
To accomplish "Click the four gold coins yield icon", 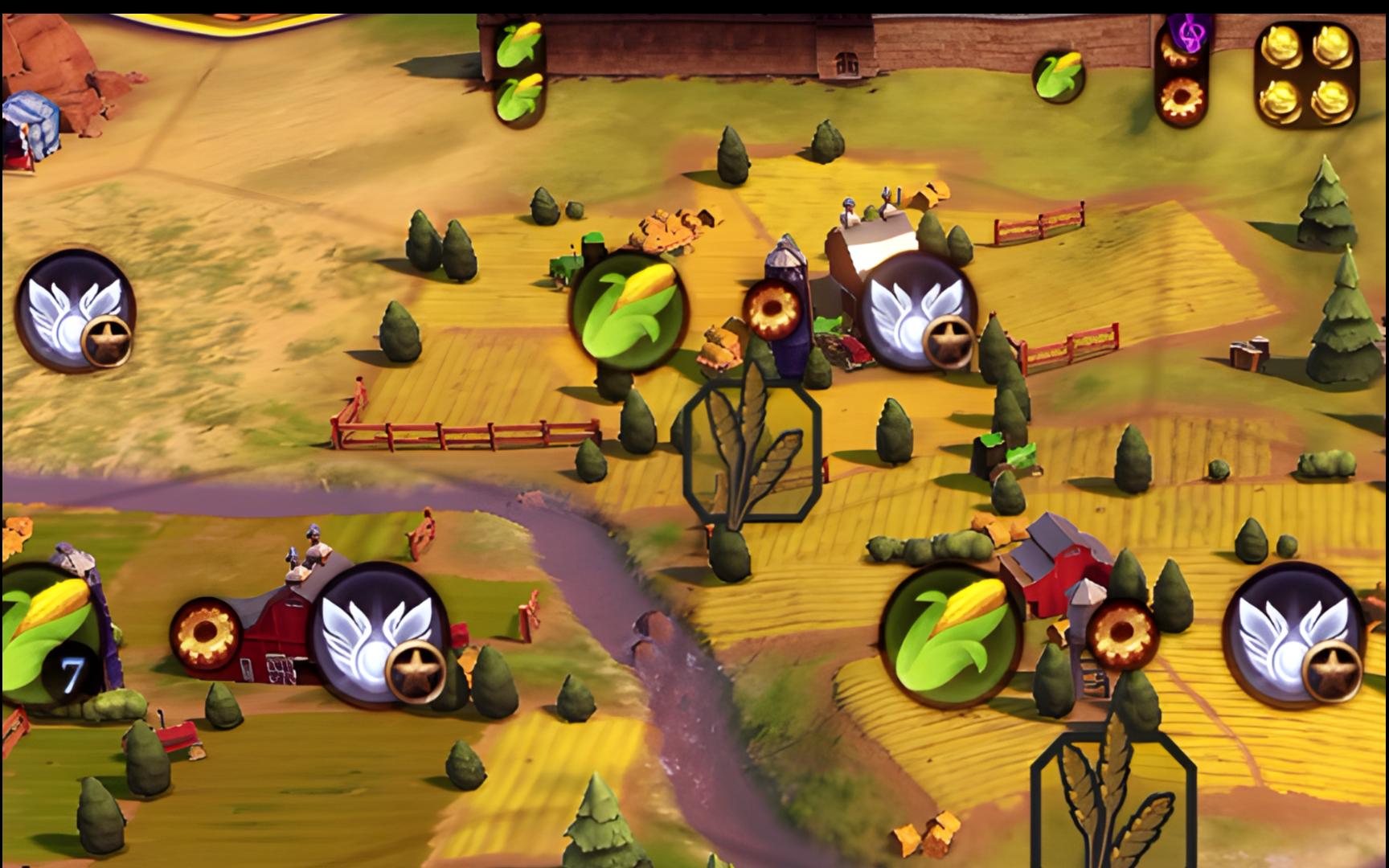I will 1305,74.
